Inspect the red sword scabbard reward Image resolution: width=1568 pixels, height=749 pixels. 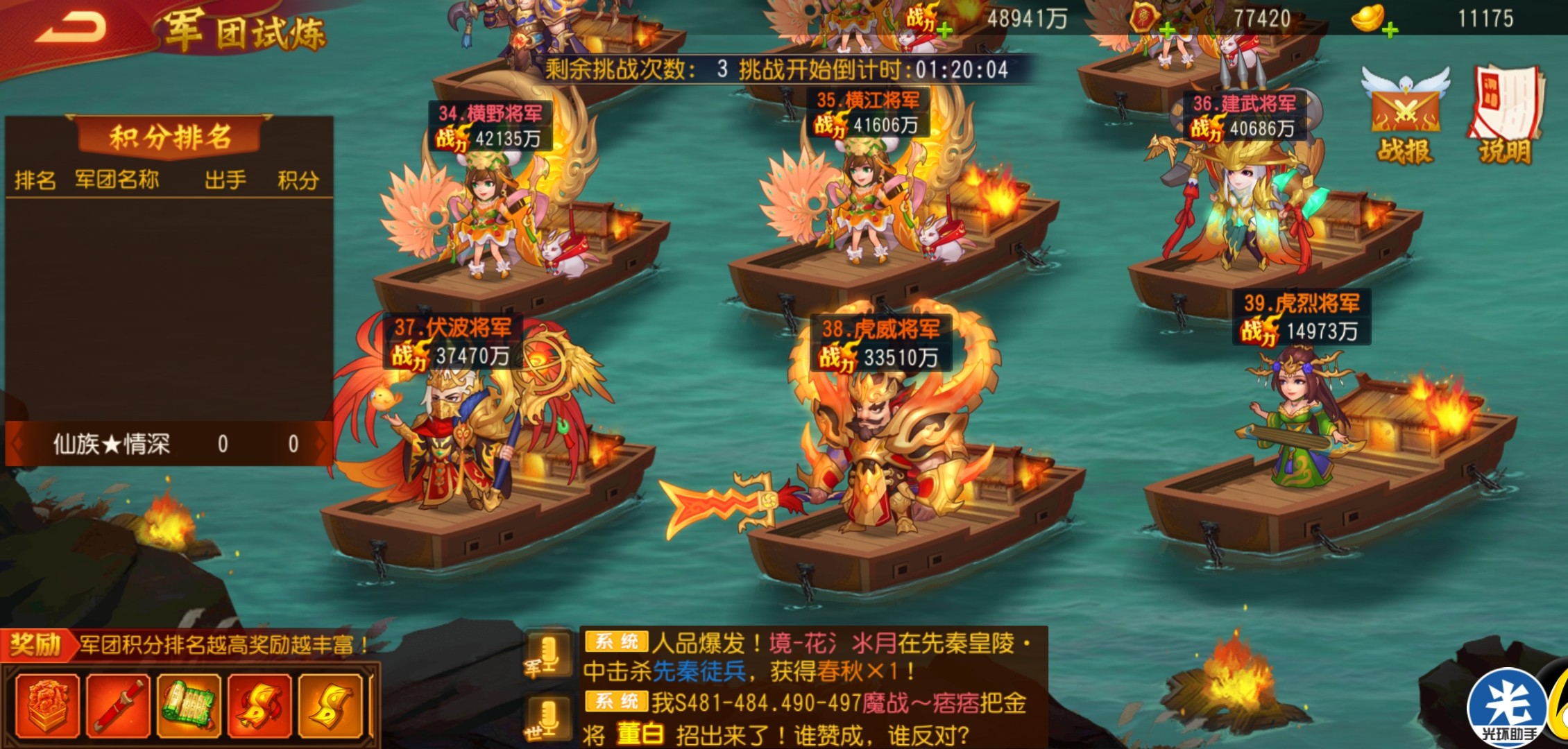[119, 706]
